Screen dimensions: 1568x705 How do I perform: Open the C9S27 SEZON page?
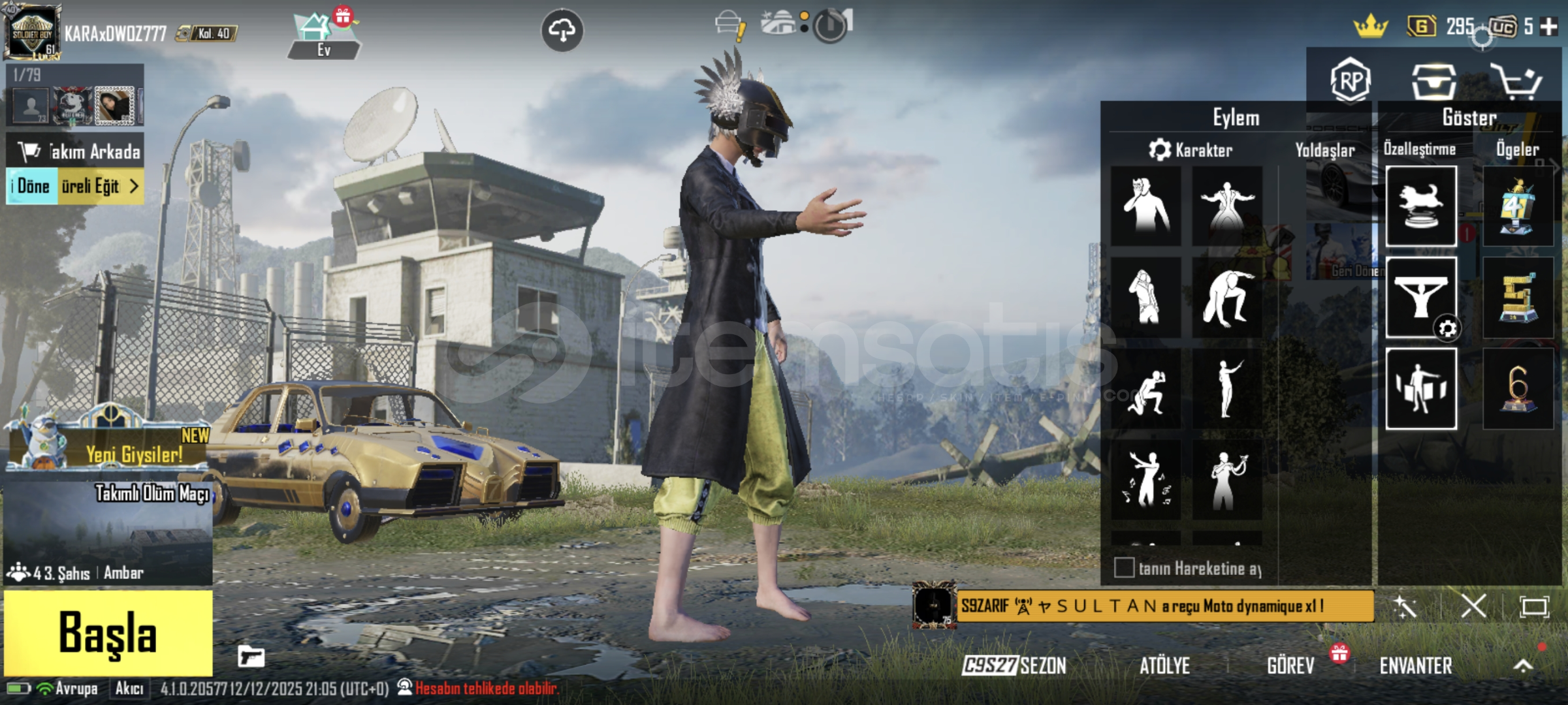pyautogui.click(x=1014, y=666)
